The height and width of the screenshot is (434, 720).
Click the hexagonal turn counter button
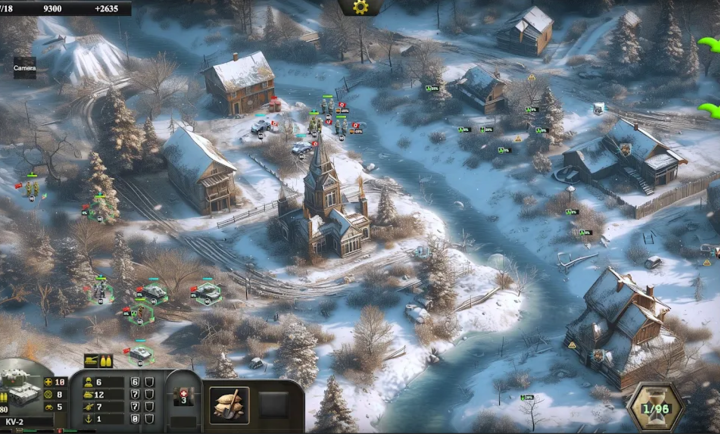654,408
